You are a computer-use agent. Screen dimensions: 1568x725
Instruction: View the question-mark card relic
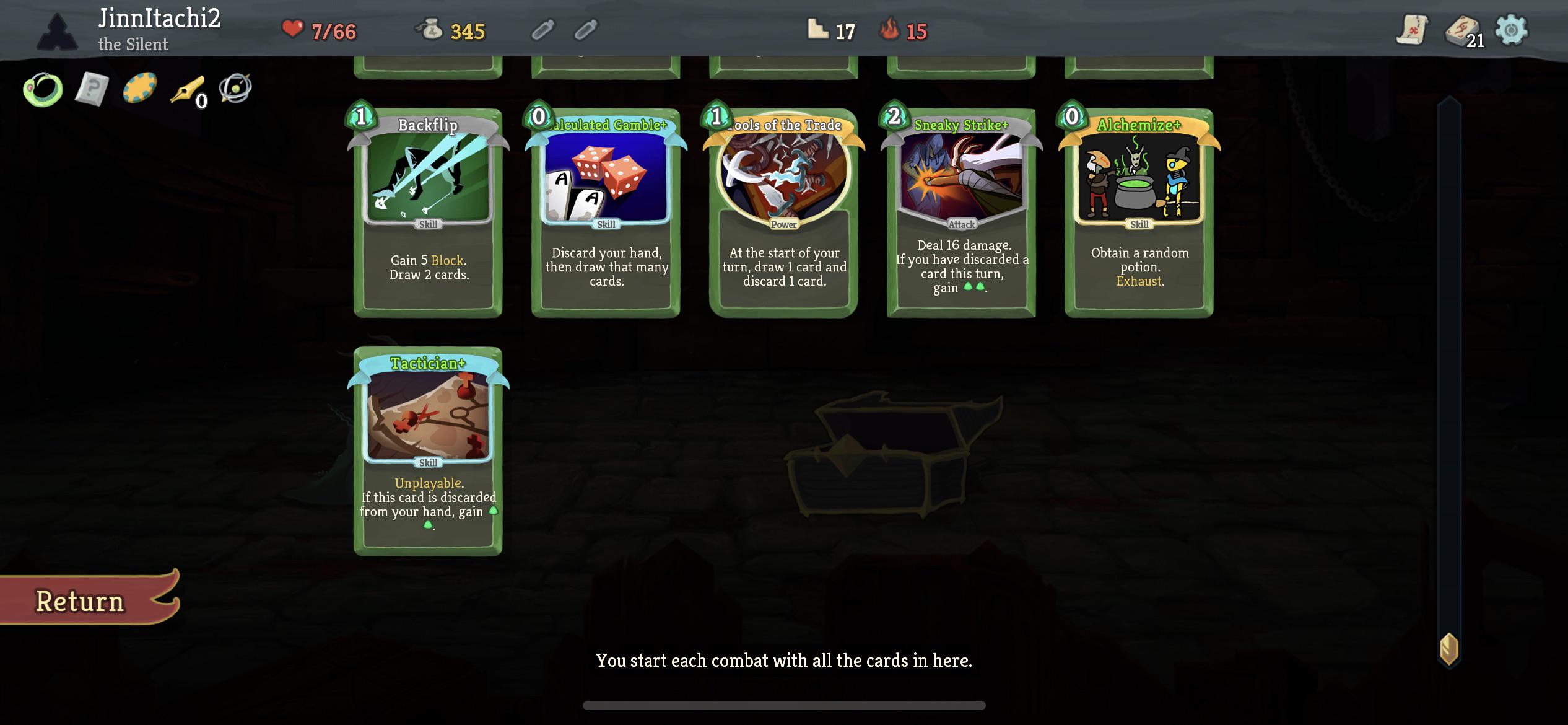pos(90,90)
